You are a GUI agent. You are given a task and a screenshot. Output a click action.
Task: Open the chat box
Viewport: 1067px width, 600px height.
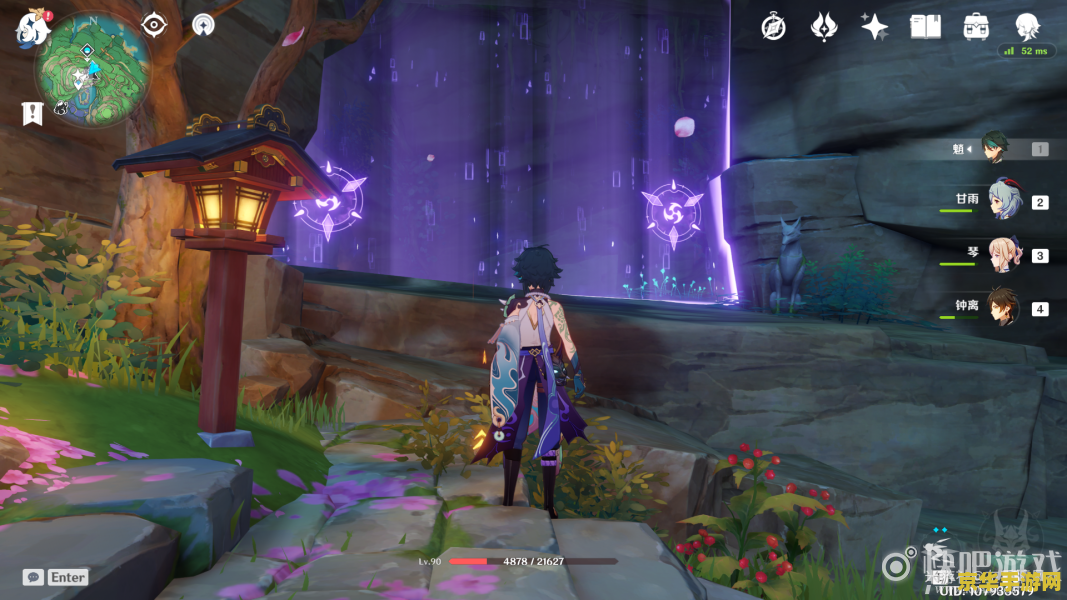(56, 577)
